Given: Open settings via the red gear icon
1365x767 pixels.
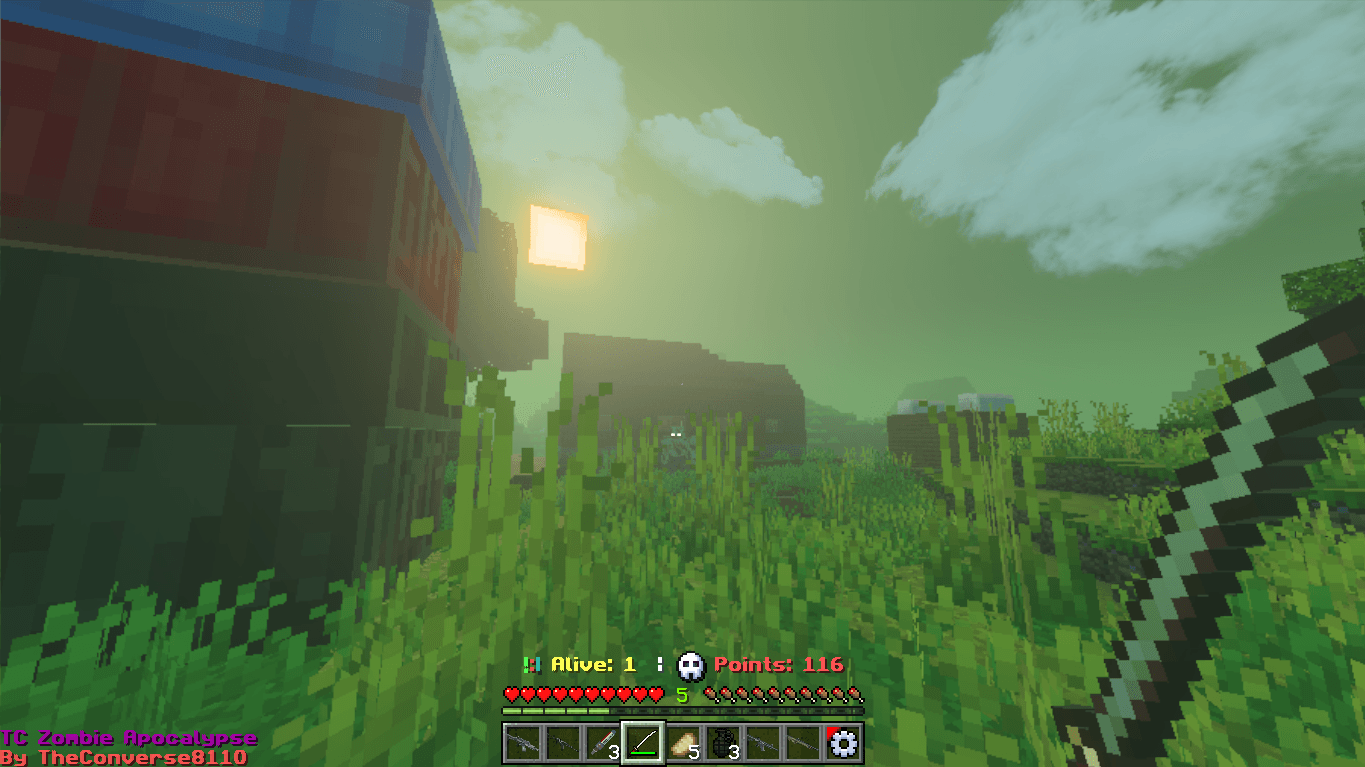Looking at the screenshot, I should point(844,743).
